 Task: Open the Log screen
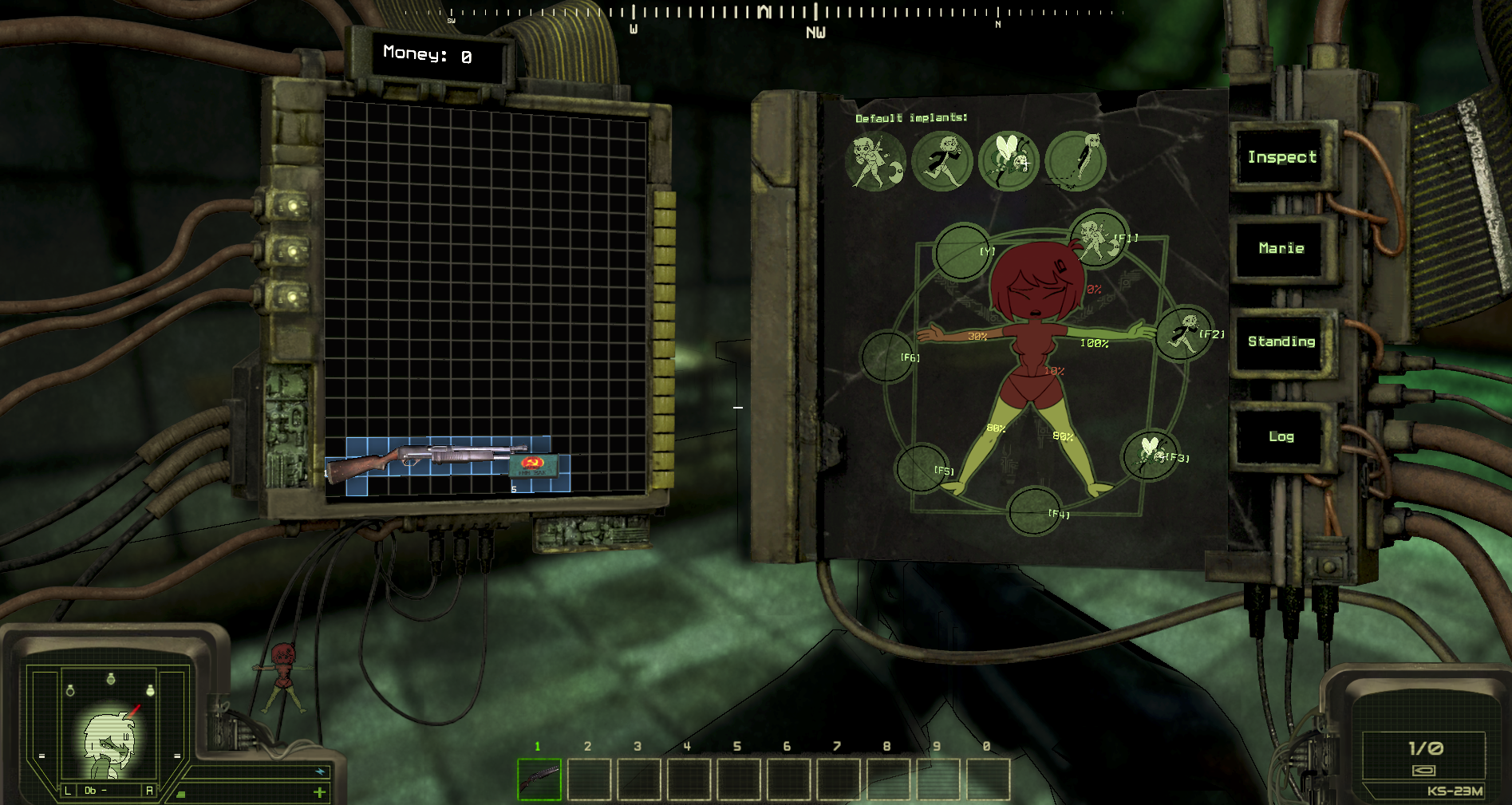pyautogui.click(x=1281, y=436)
